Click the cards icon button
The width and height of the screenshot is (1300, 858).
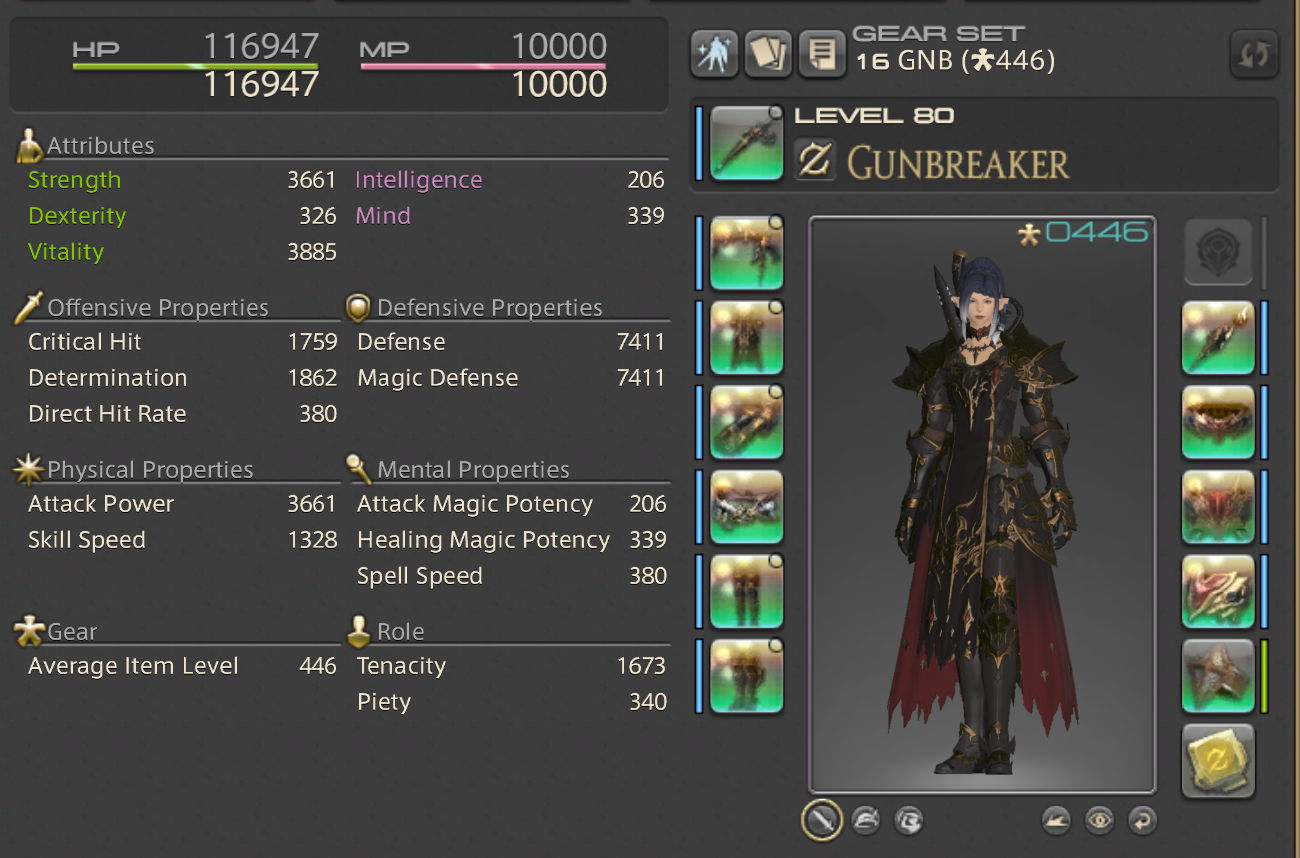click(767, 54)
